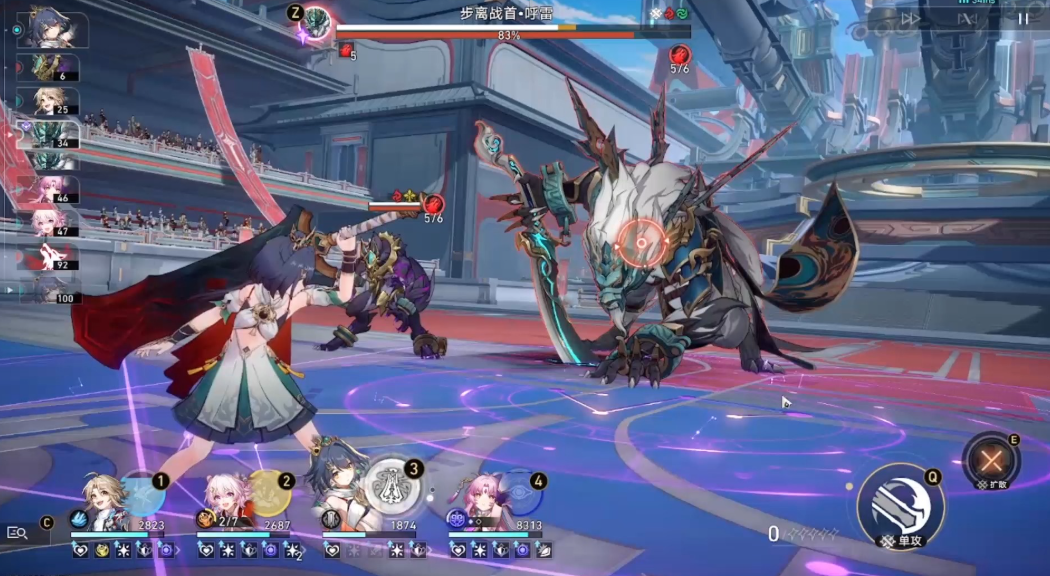Screen dimensions: 1050x576
Task: Activate the 扩散 skill button
Action: [x=991, y=461]
